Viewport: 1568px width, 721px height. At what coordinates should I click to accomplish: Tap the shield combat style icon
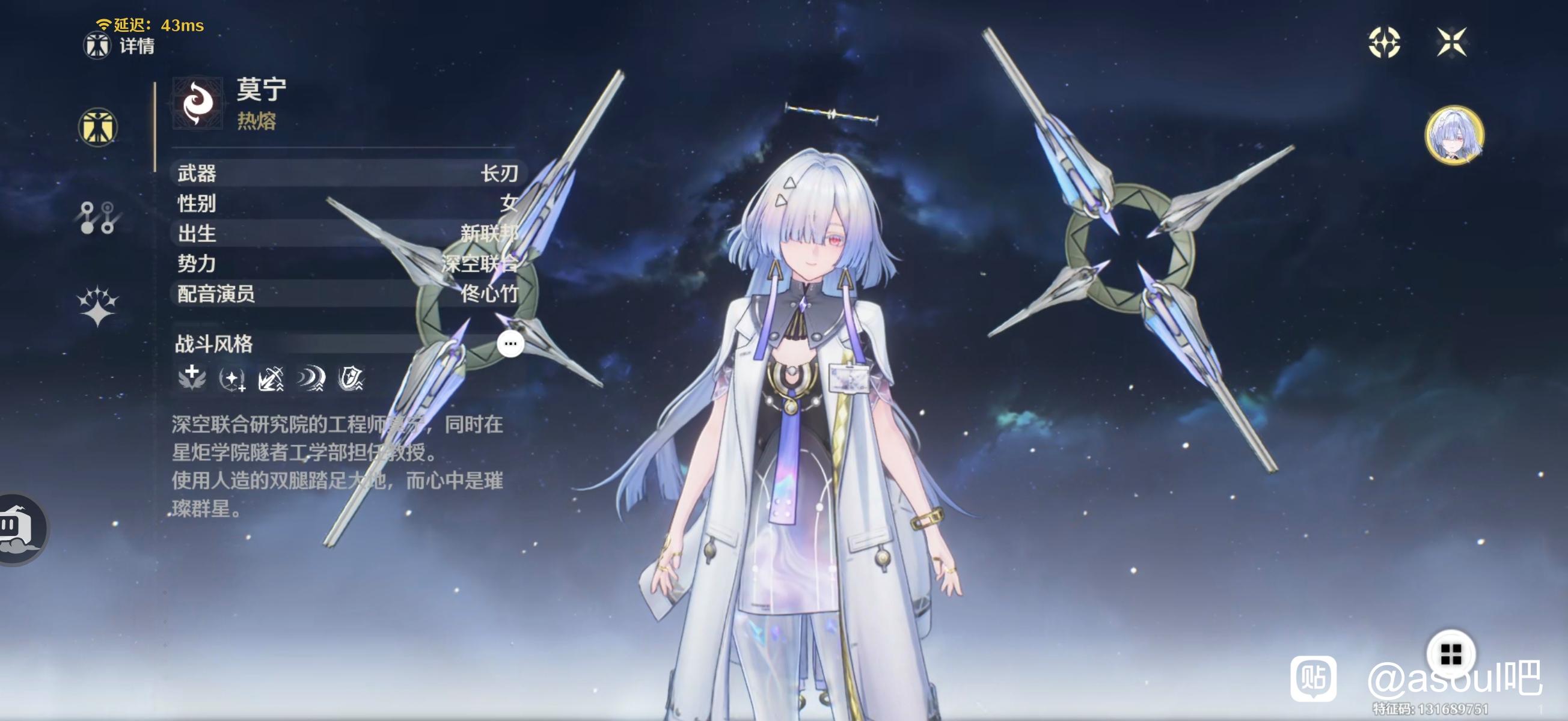pos(351,379)
